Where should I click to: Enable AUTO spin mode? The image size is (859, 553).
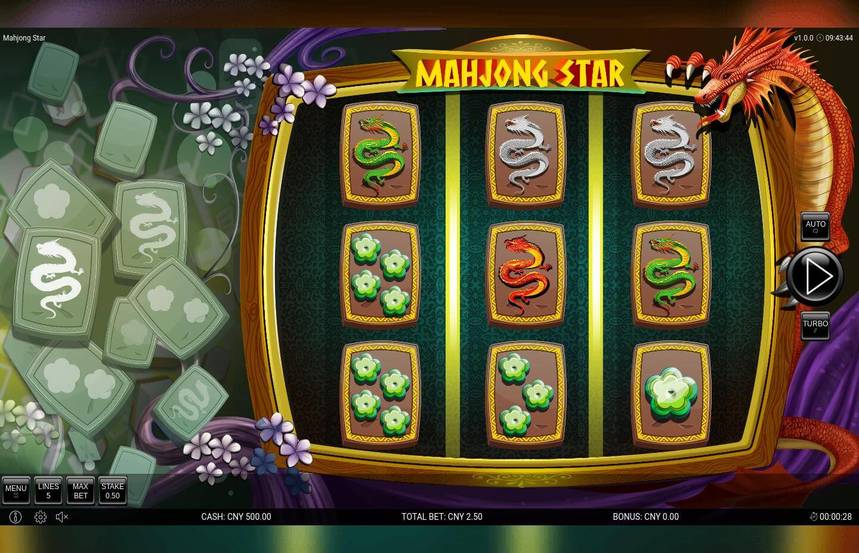point(815,227)
